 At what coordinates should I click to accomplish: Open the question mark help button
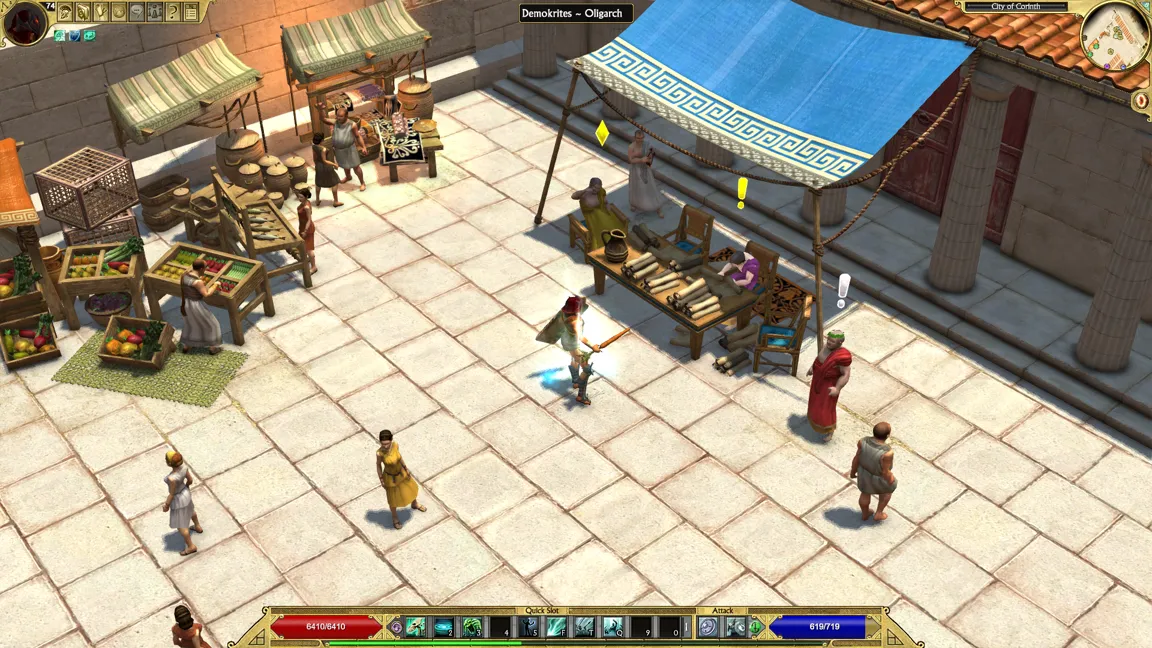[173, 12]
